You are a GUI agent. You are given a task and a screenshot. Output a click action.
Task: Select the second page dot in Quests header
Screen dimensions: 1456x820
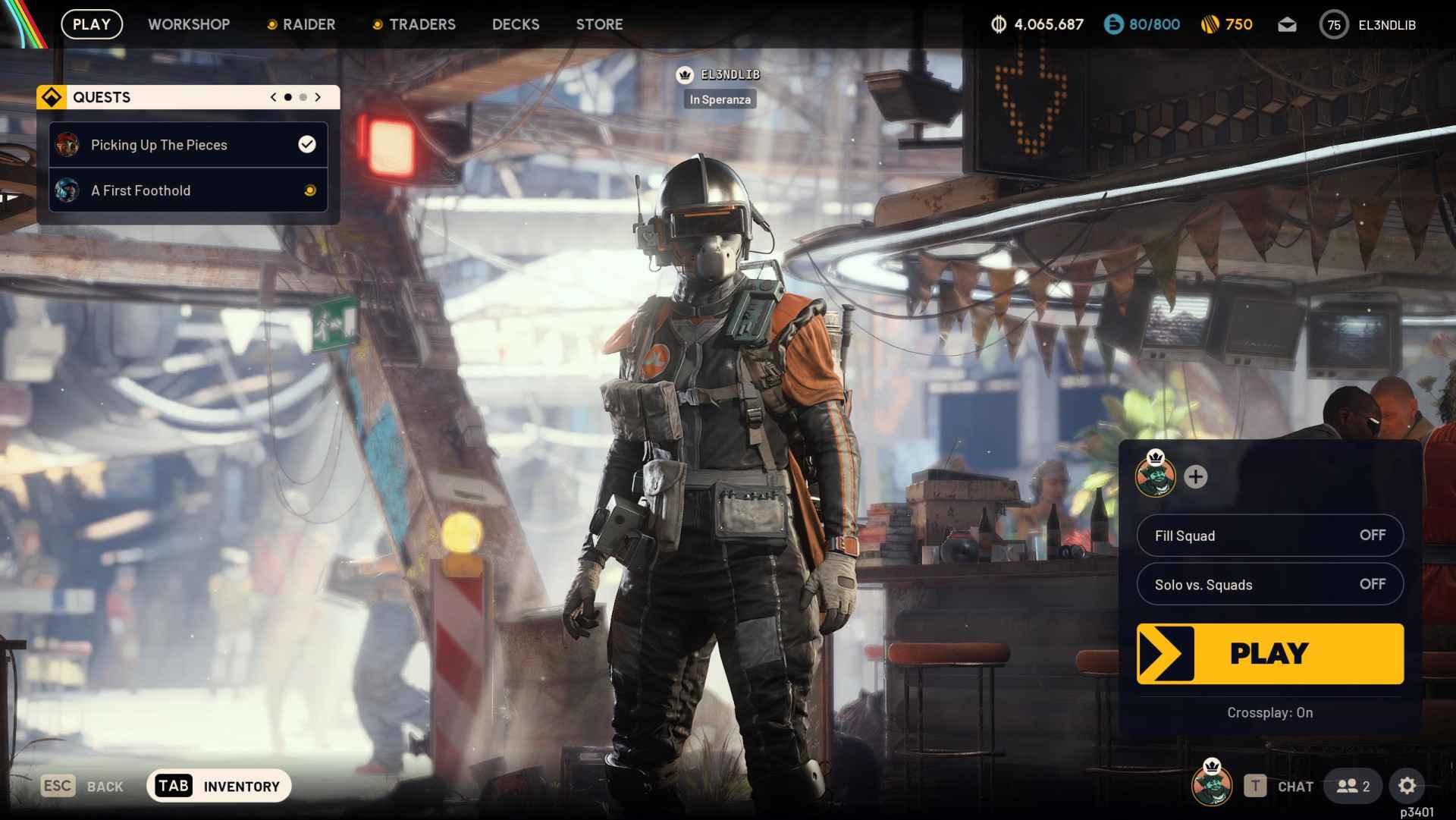[x=302, y=97]
